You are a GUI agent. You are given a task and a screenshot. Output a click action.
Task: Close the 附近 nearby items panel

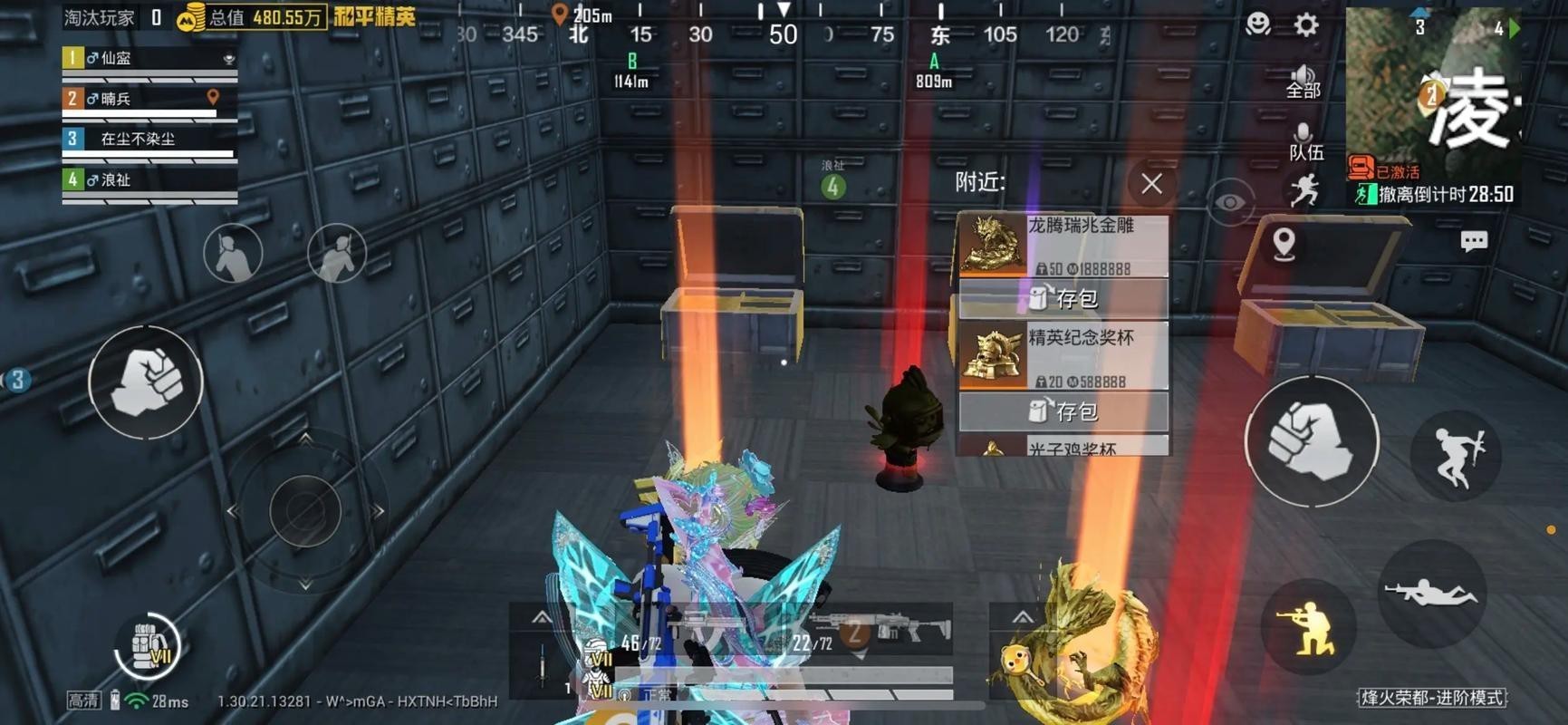pos(1150,184)
